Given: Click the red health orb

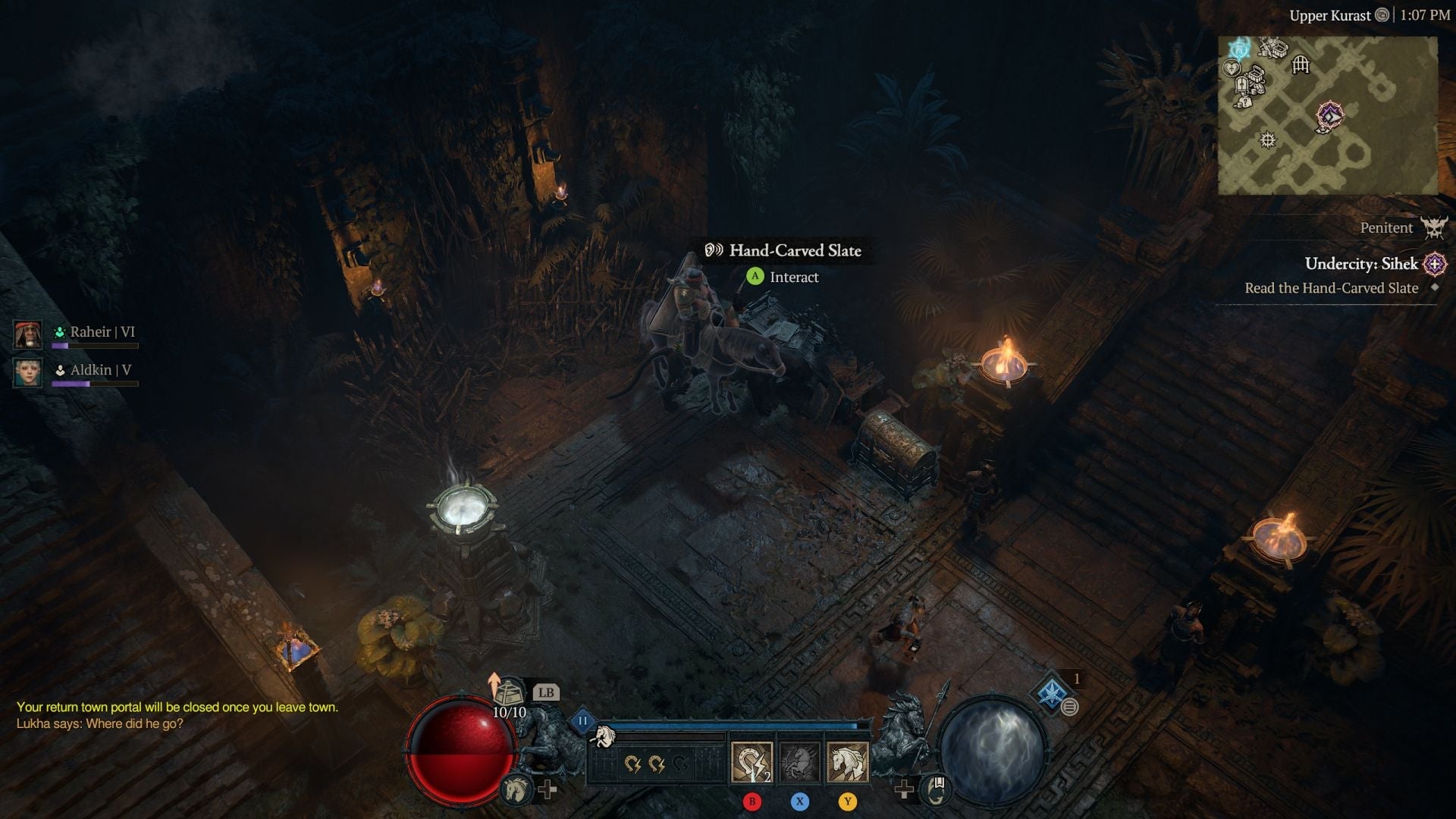Looking at the screenshot, I should point(463,755).
